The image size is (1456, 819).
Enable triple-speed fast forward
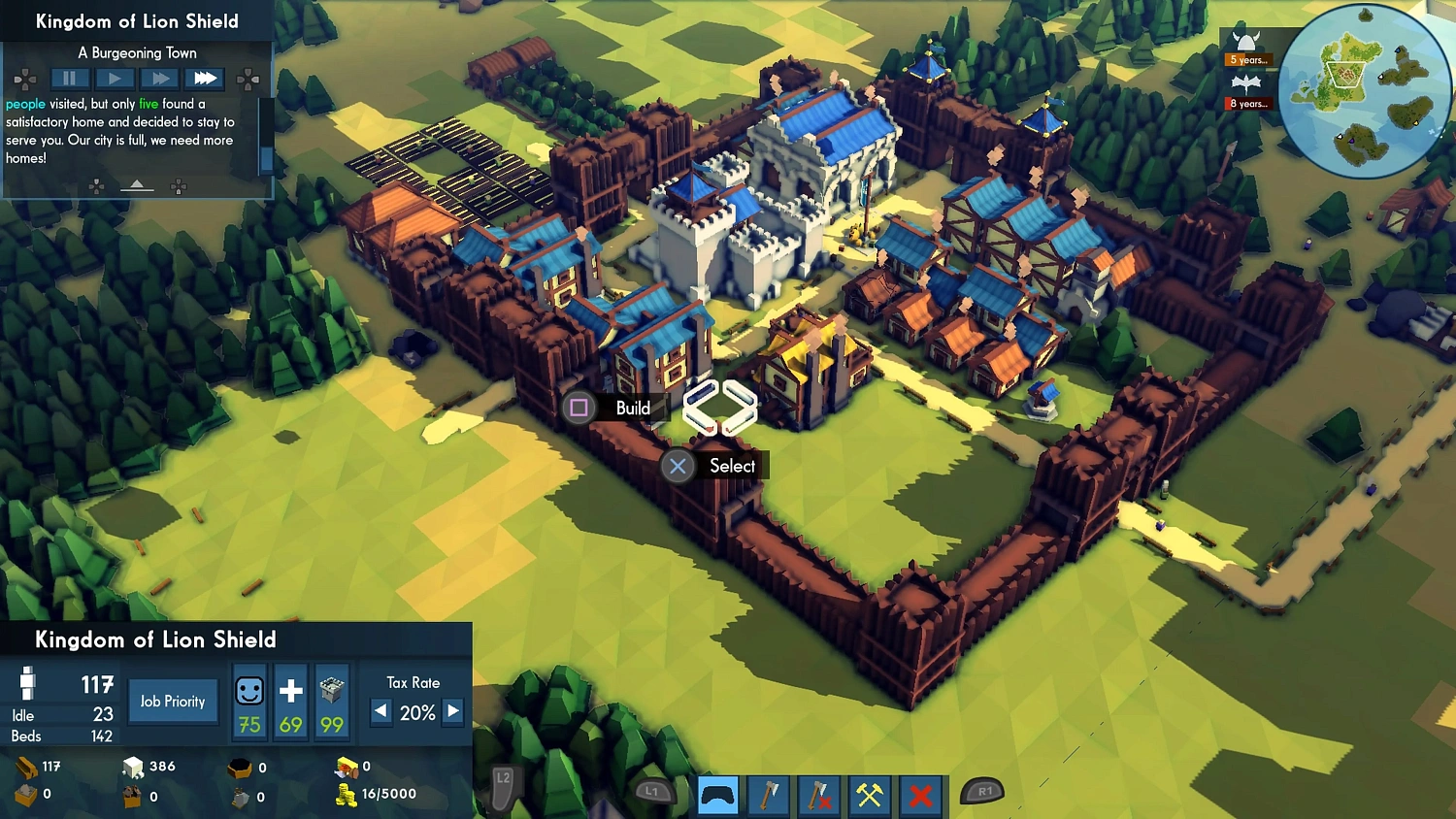tap(204, 79)
